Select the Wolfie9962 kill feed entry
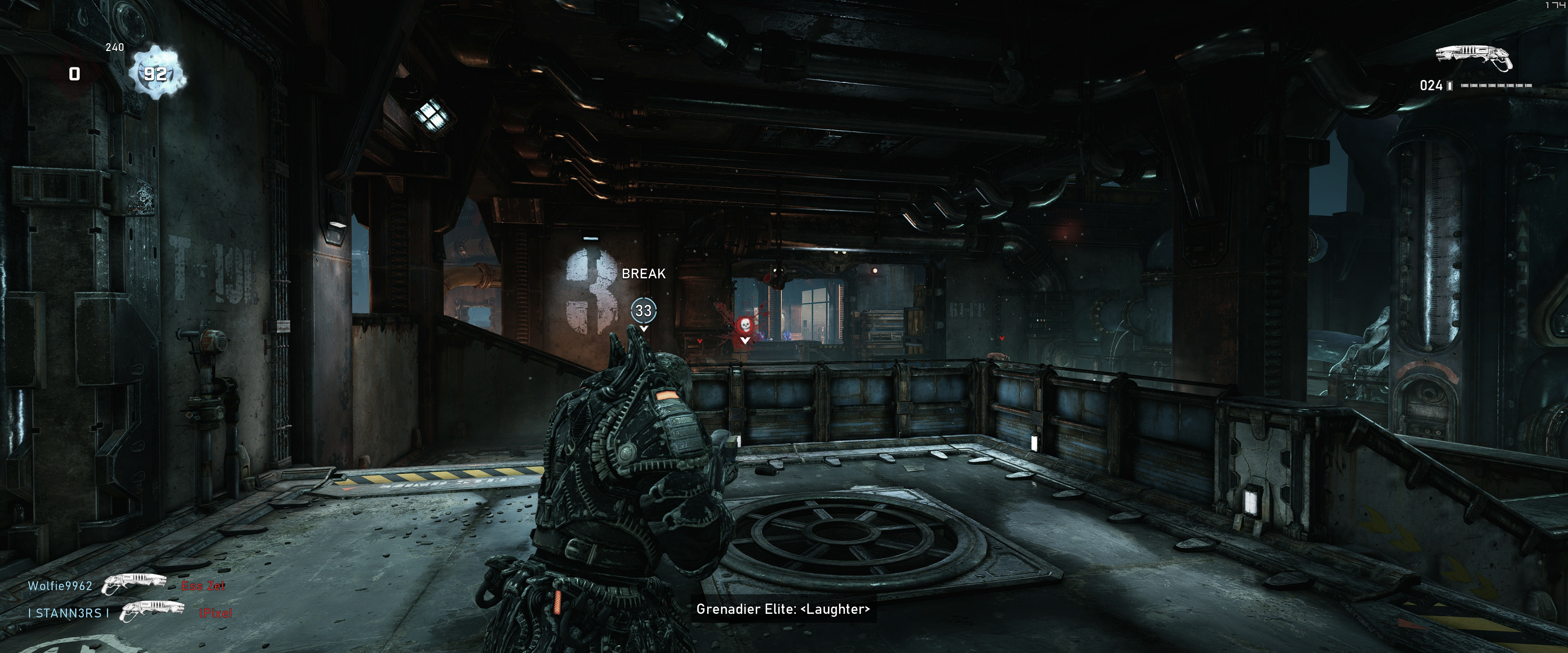 coord(60,586)
